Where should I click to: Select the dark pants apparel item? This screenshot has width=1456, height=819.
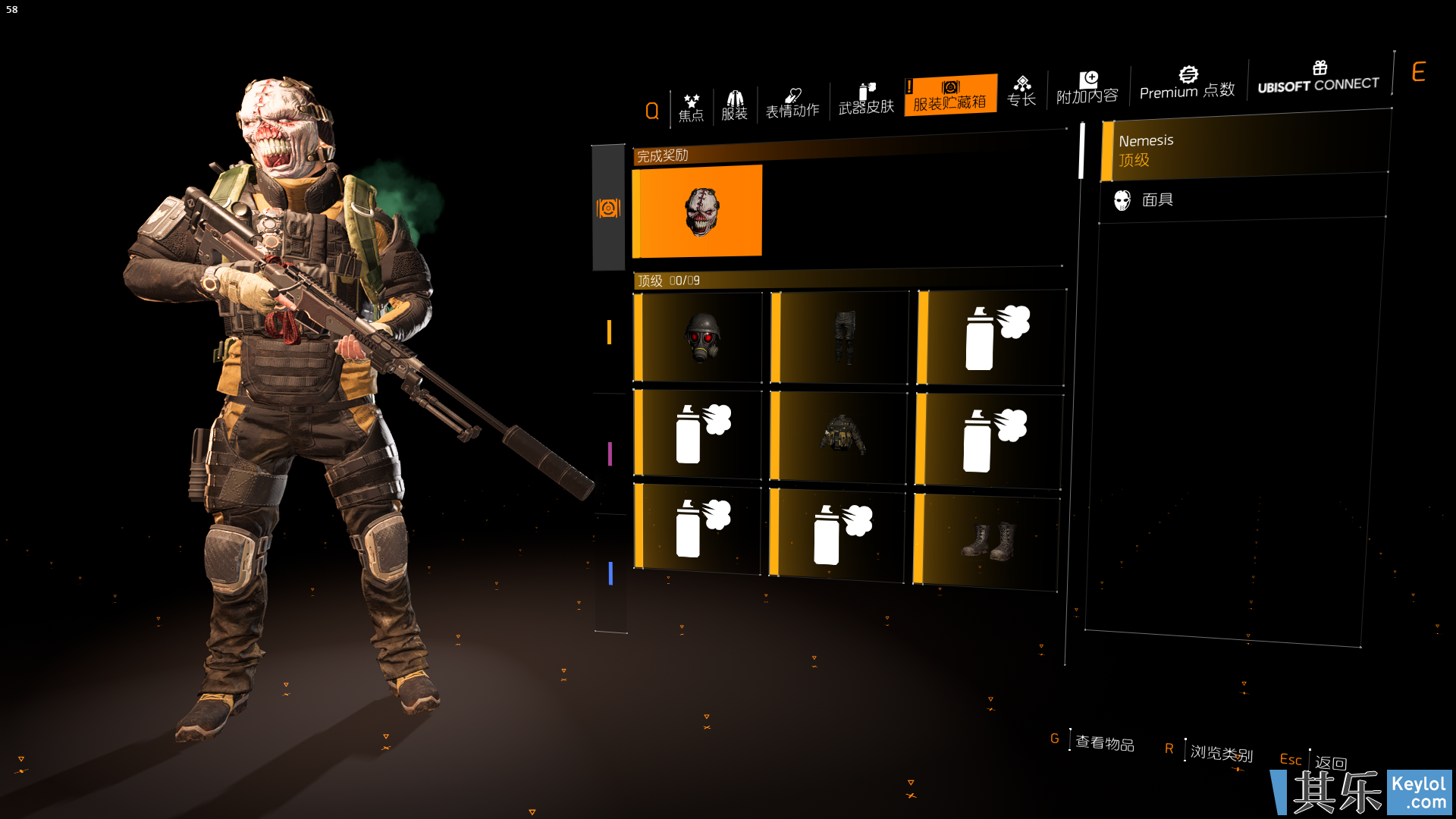(842, 337)
